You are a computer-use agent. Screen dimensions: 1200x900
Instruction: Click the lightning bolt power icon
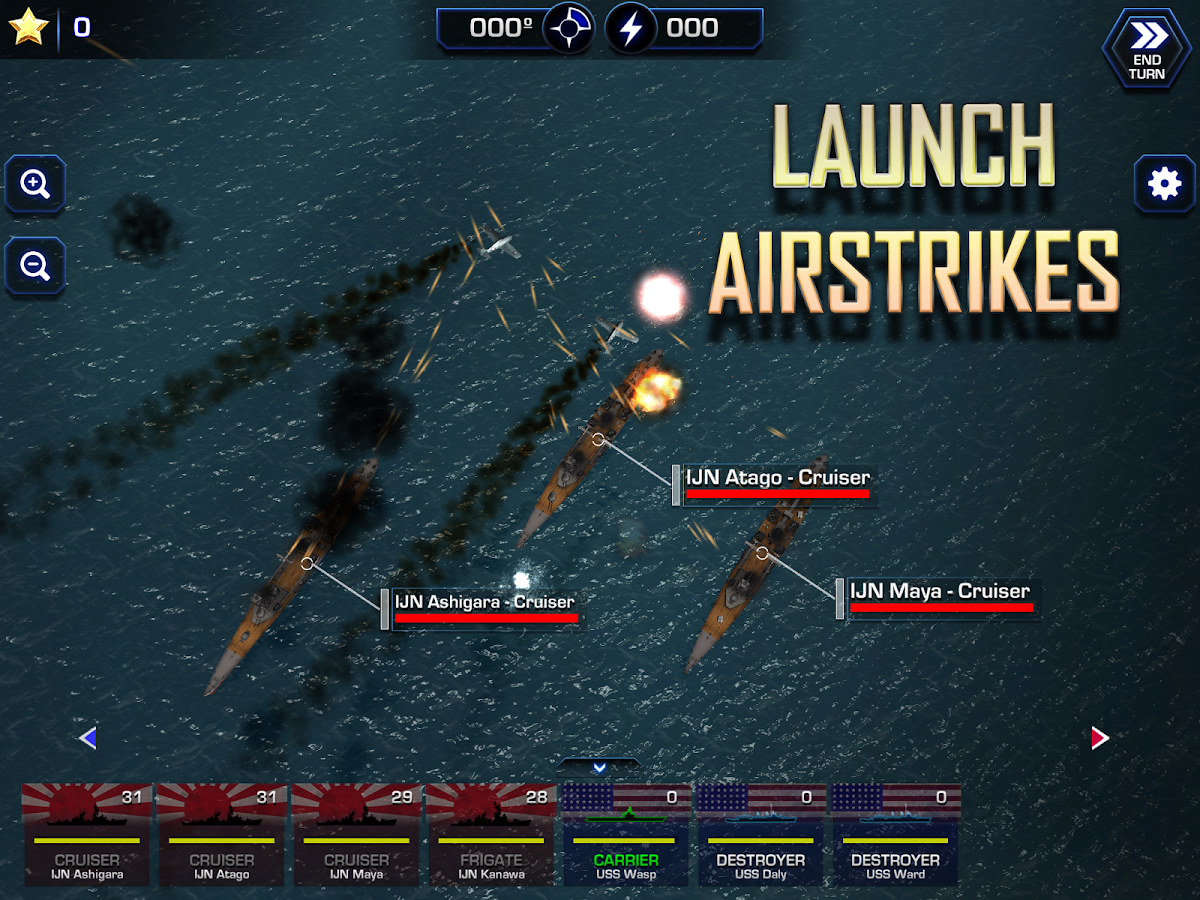[x=631, y=29]
